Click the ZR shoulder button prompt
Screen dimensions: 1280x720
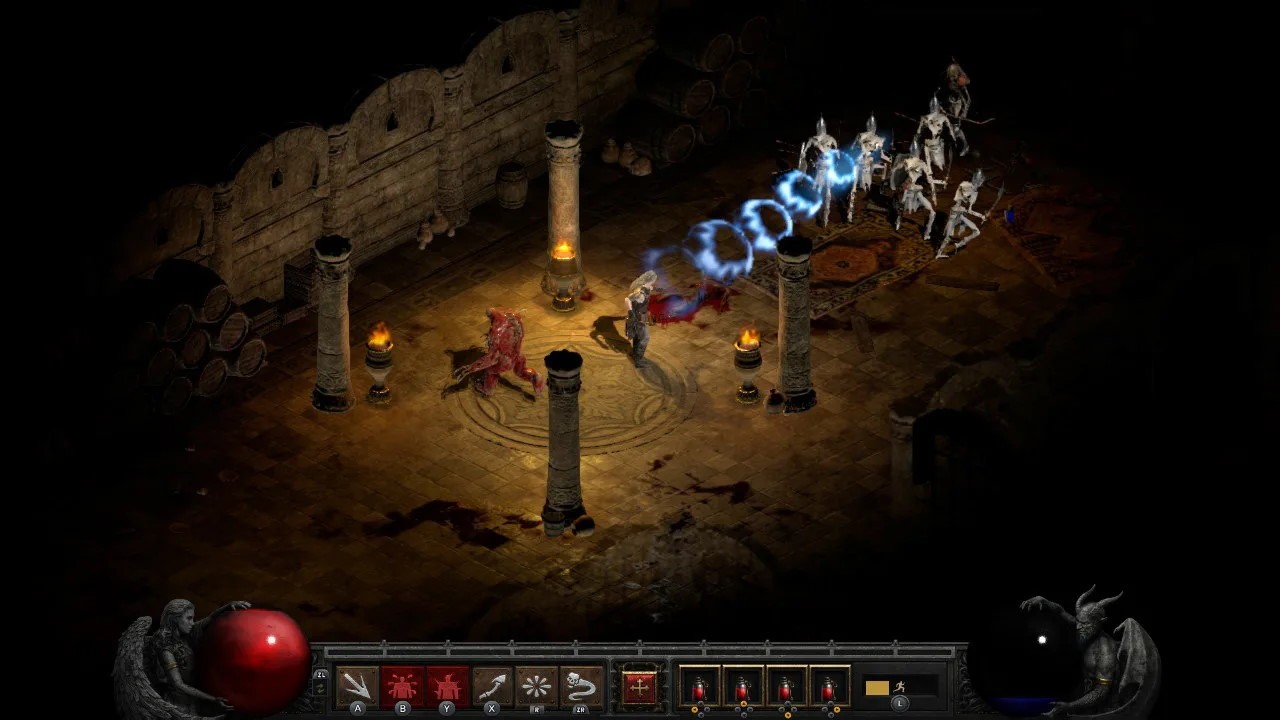coord(579,711)
